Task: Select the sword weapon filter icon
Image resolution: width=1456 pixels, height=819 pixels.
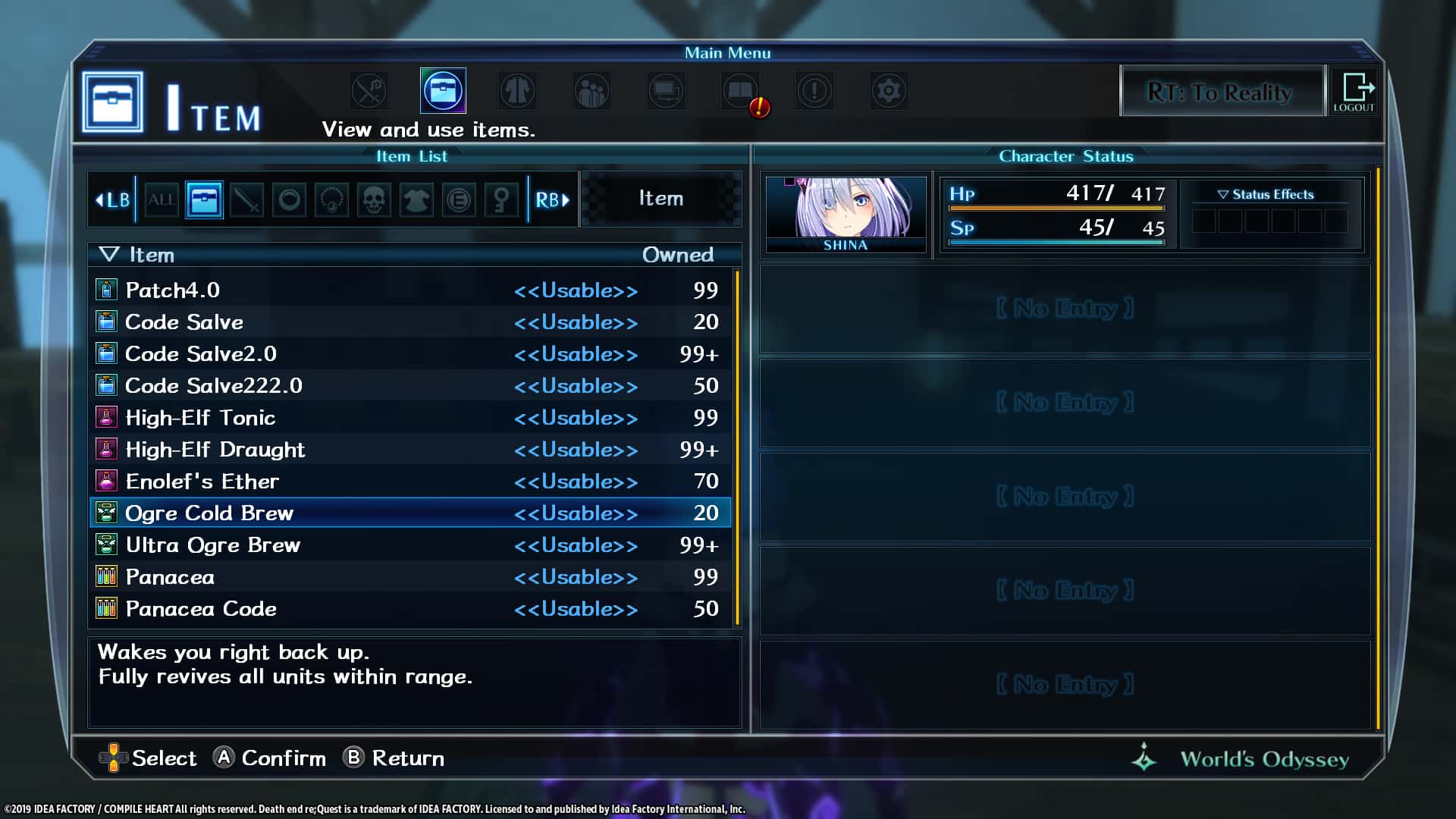Action: coord(246,199)
